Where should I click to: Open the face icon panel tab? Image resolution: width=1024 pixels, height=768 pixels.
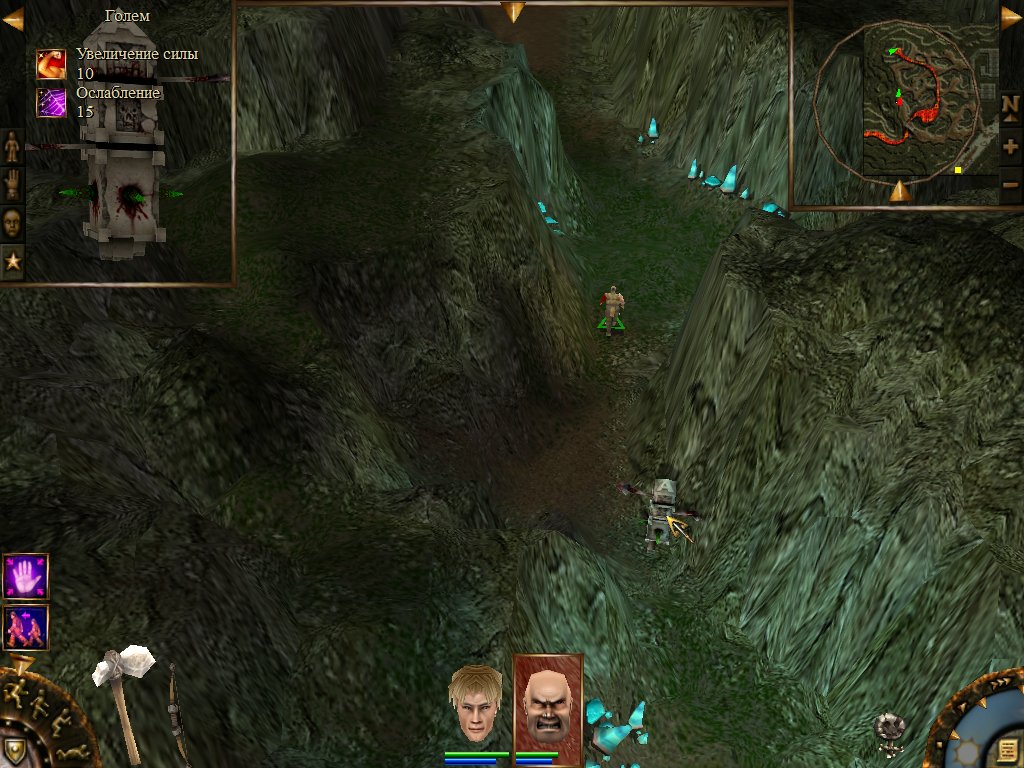click(12, 223)
